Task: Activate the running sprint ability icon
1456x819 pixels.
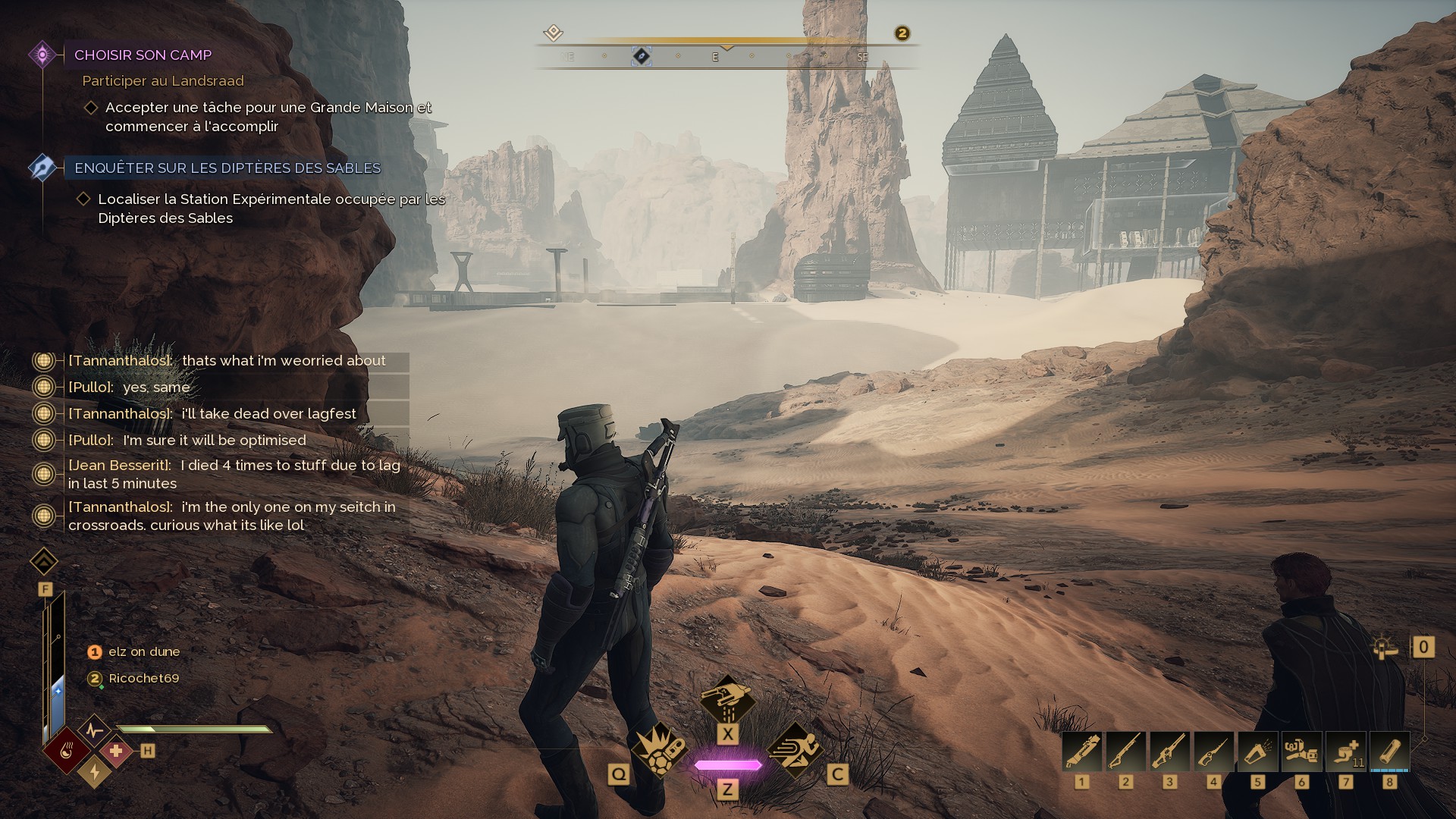Action: 795,748
